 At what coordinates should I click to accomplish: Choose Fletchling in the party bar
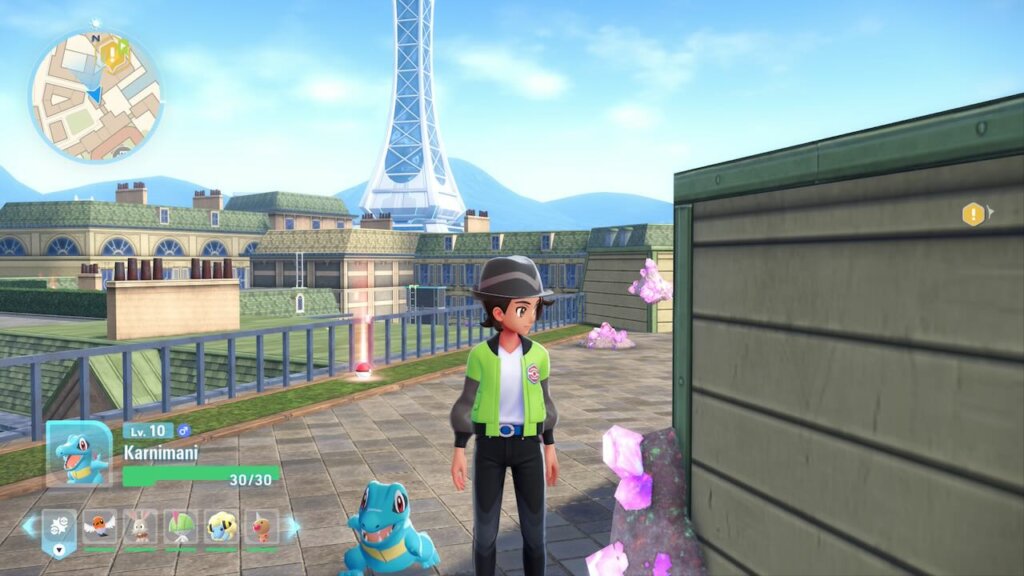pyautogui.click(x=100, y=526)
